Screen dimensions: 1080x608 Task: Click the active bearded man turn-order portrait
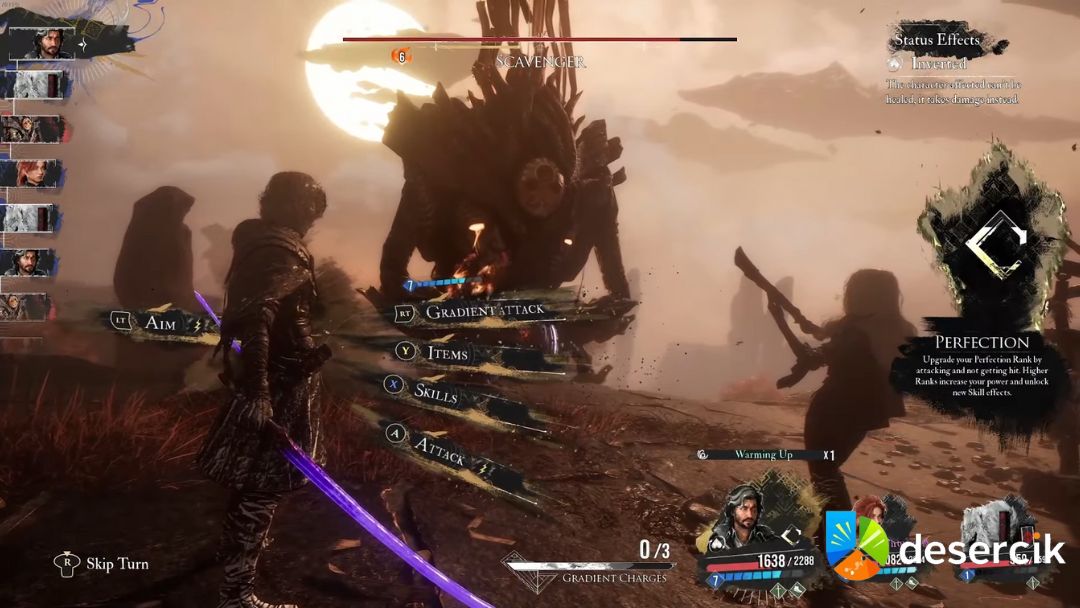(x=44, y=42)
